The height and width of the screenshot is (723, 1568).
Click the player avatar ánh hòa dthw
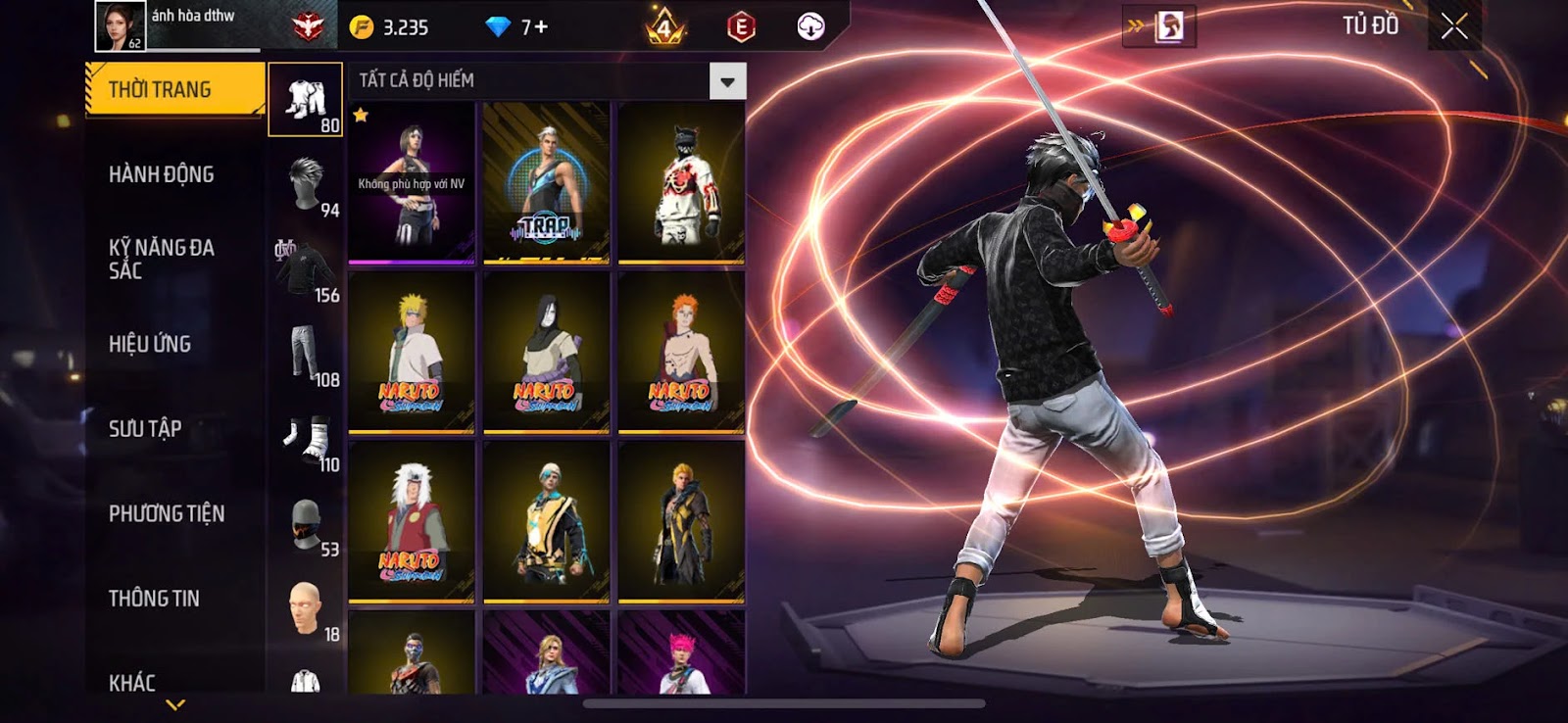coord(120,25)
